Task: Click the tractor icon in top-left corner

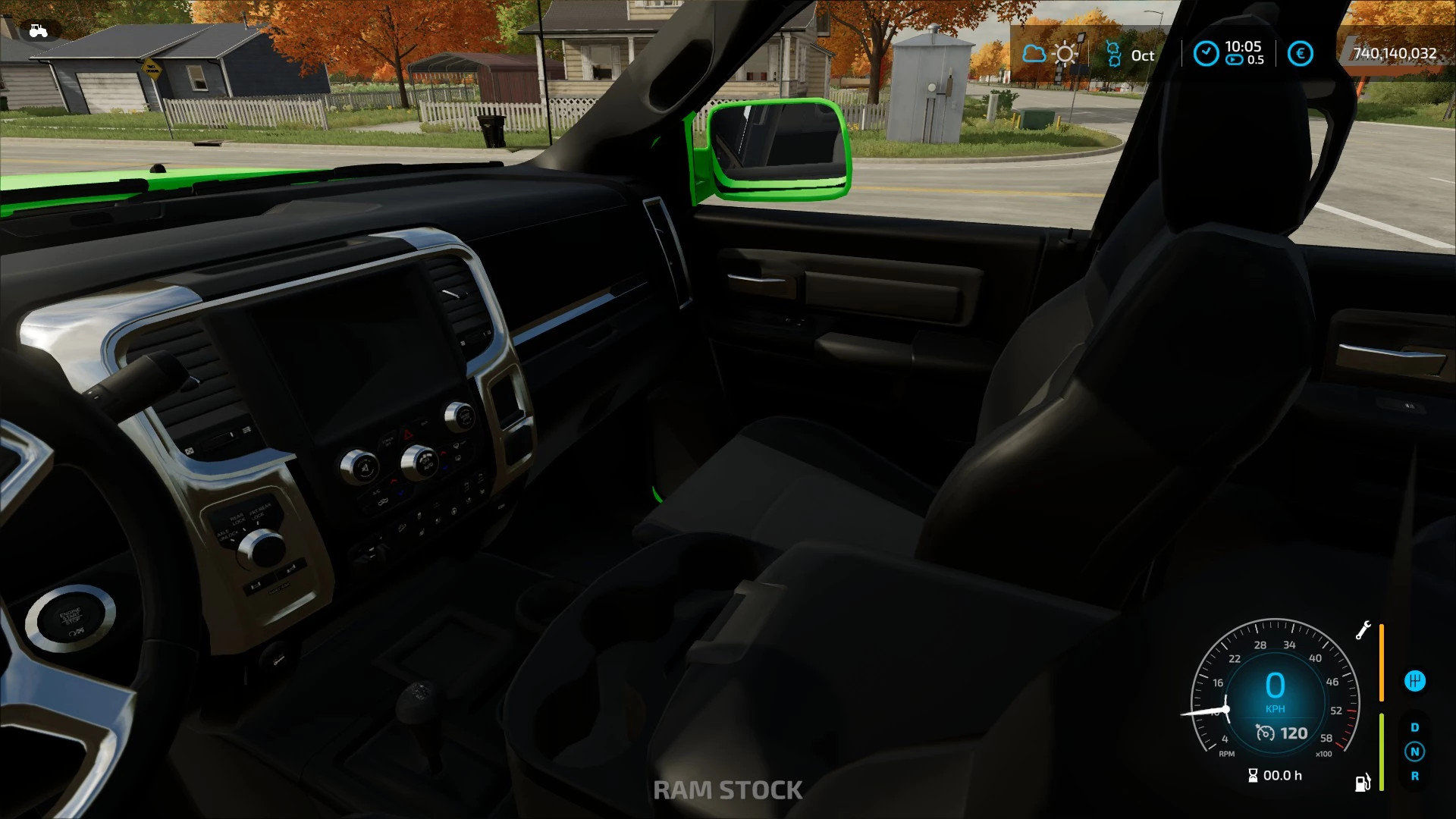Action: [x=37, y=30]
